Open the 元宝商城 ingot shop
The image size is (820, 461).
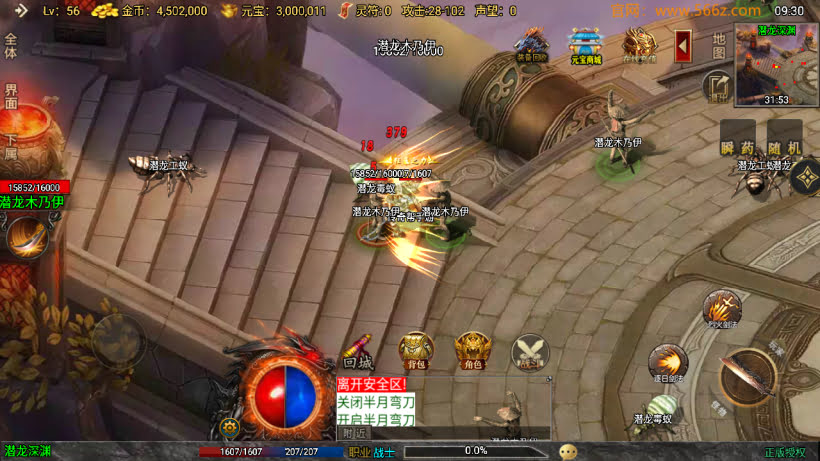[x=585, y=44]
